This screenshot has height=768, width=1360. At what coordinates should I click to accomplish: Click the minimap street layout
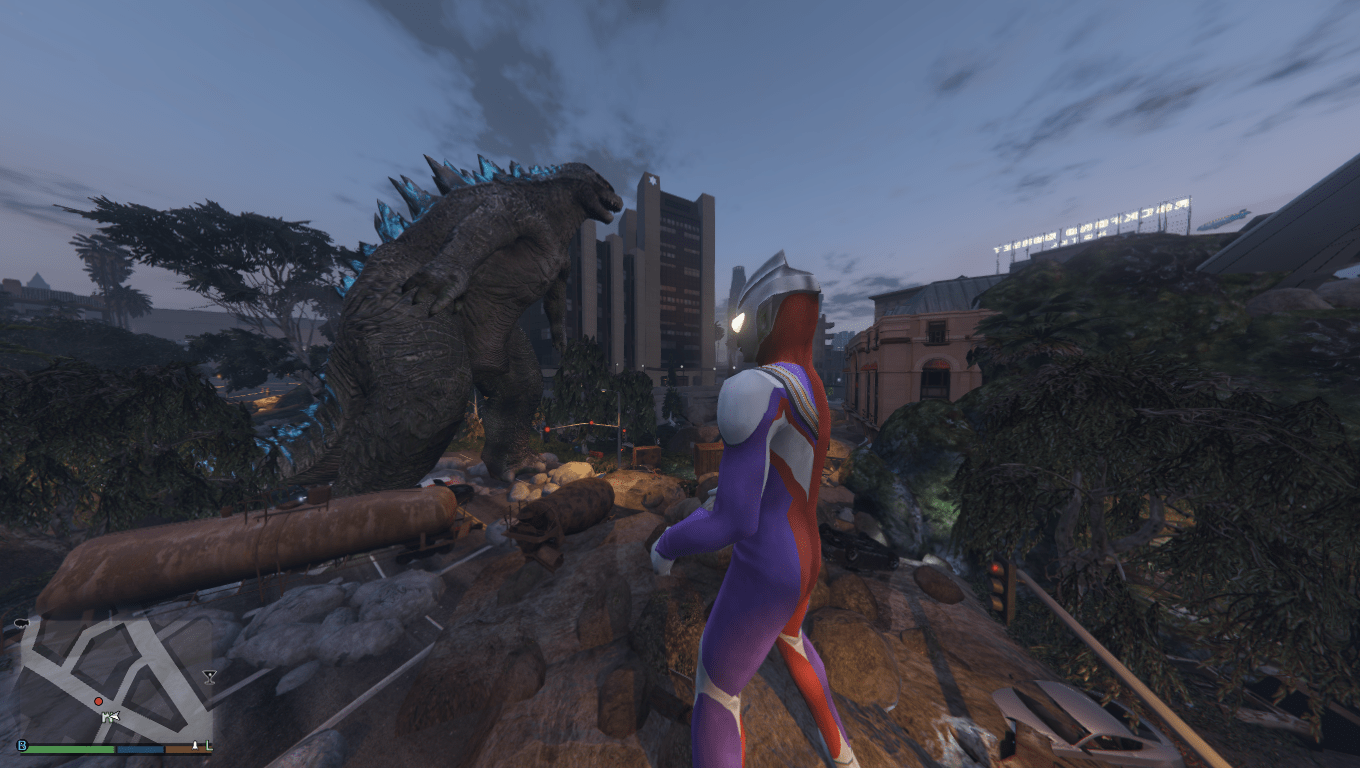coord(110,660)
